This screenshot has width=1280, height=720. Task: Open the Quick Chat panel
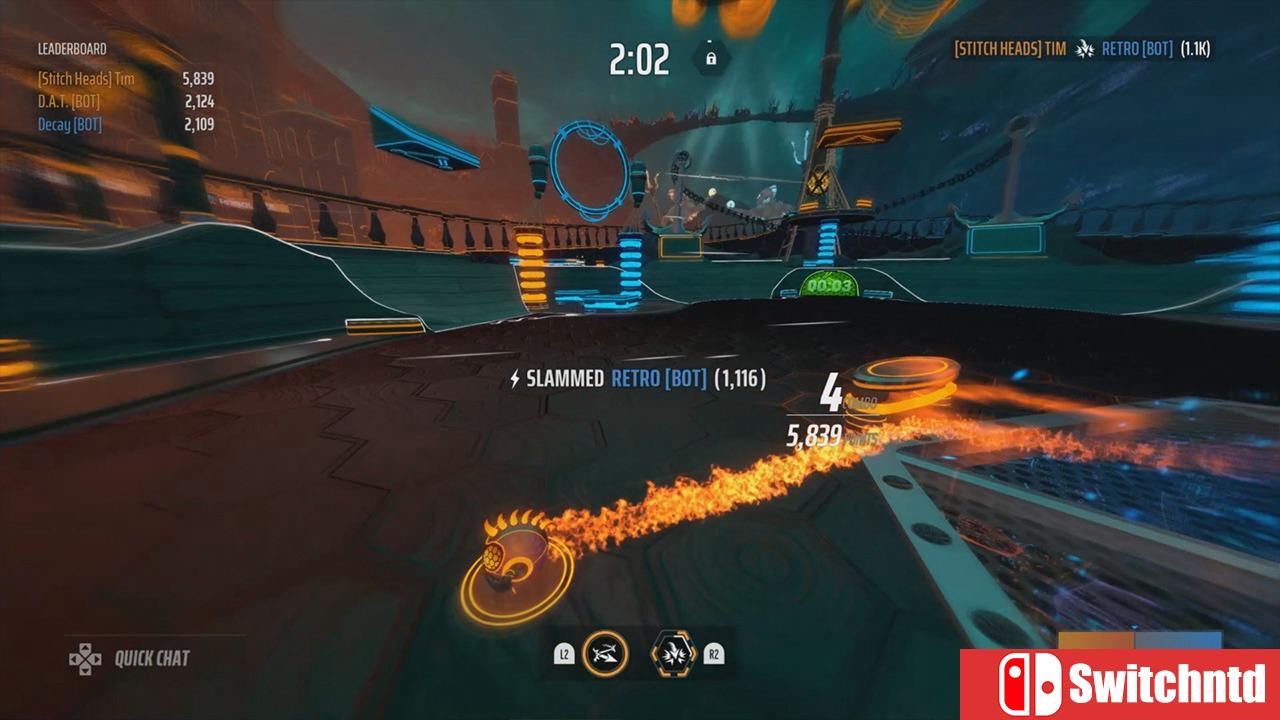coord(130,658)
